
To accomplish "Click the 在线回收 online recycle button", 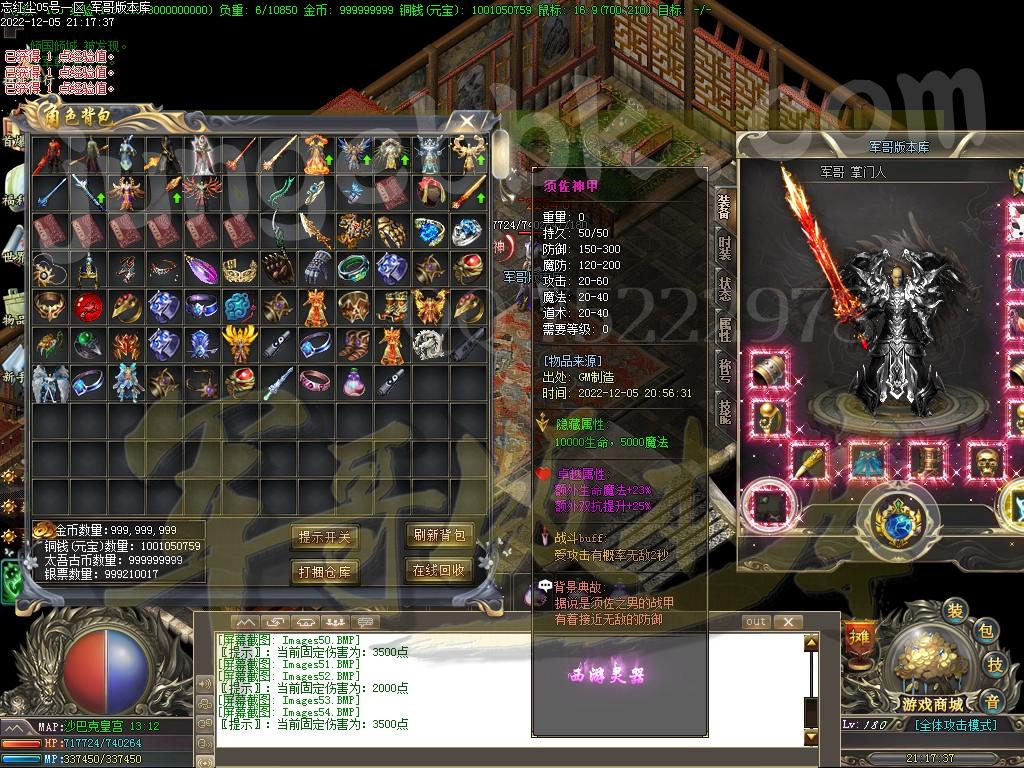I will click(439, 570).
